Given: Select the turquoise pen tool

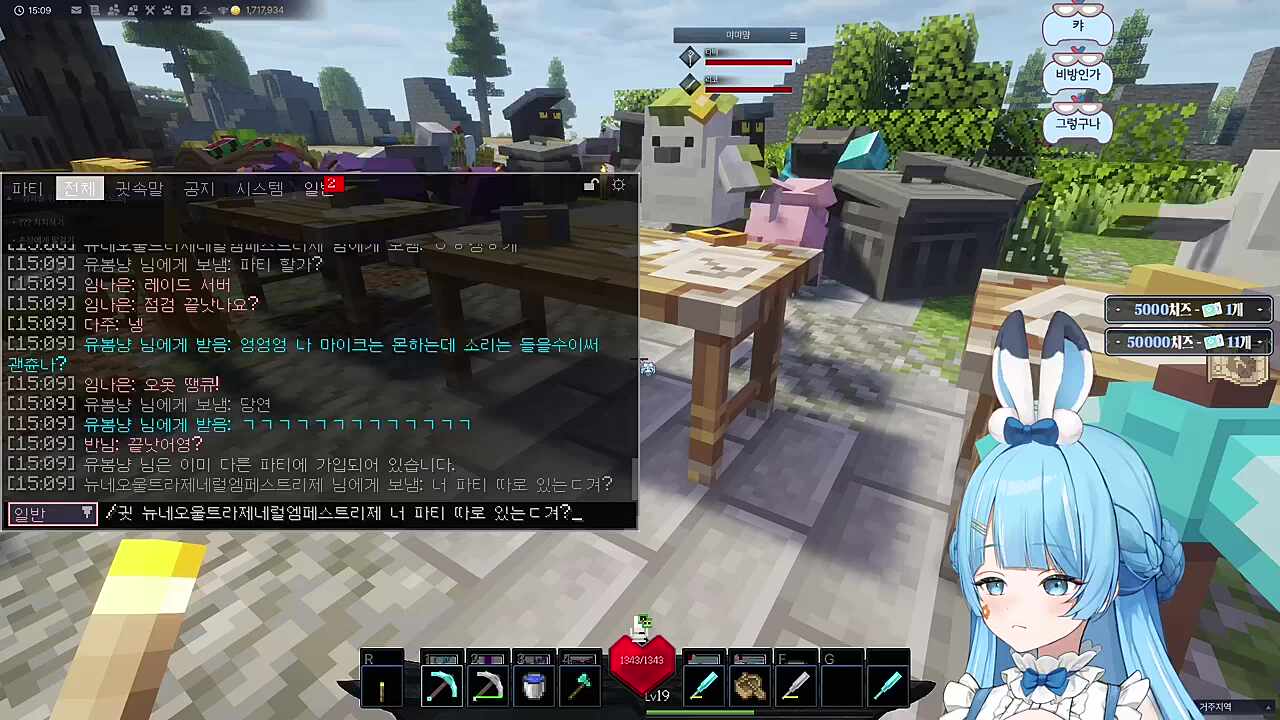Looking at the screenshot, I should (704, 685).
